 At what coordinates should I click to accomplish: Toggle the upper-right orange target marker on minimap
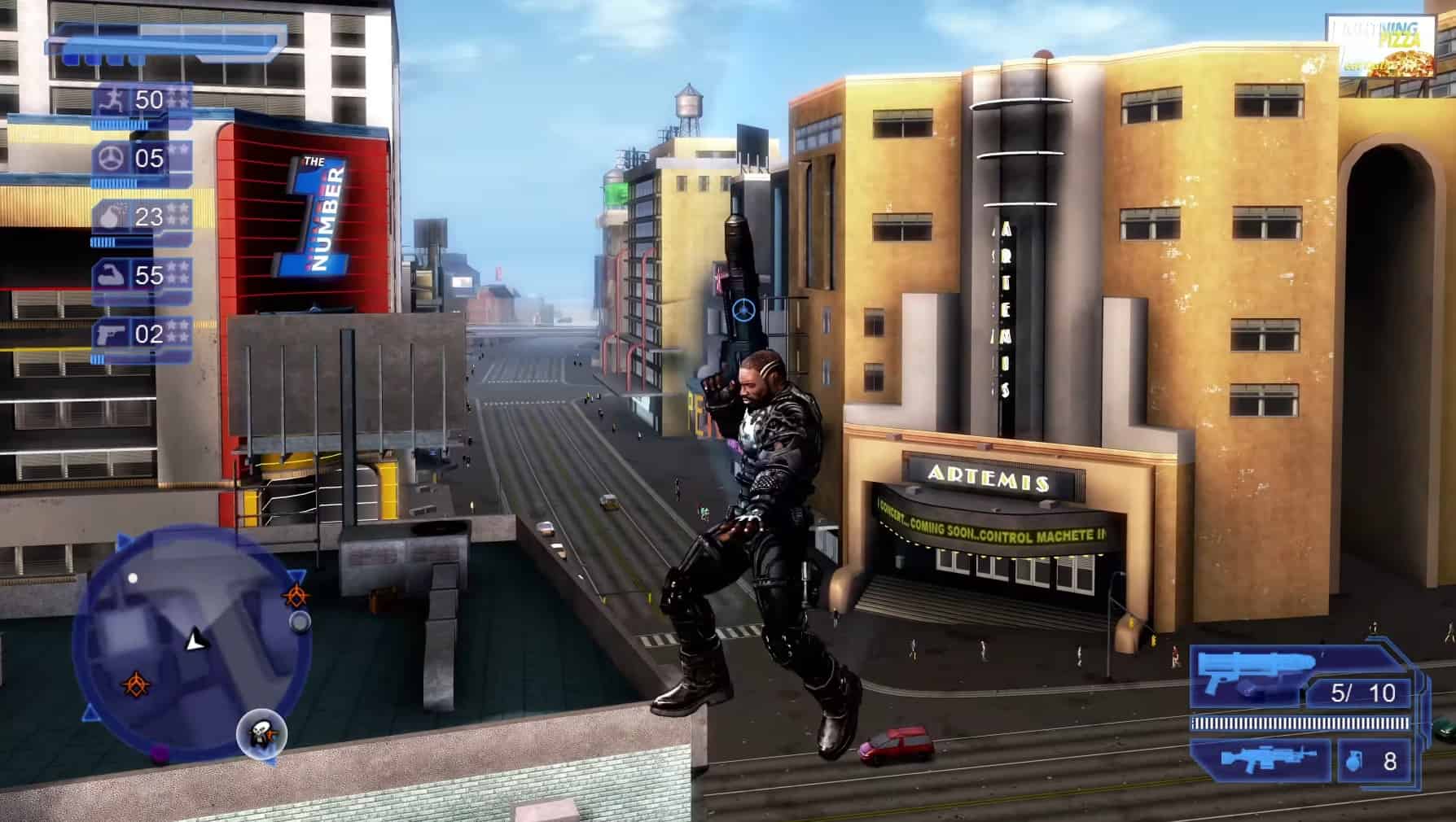297,594
